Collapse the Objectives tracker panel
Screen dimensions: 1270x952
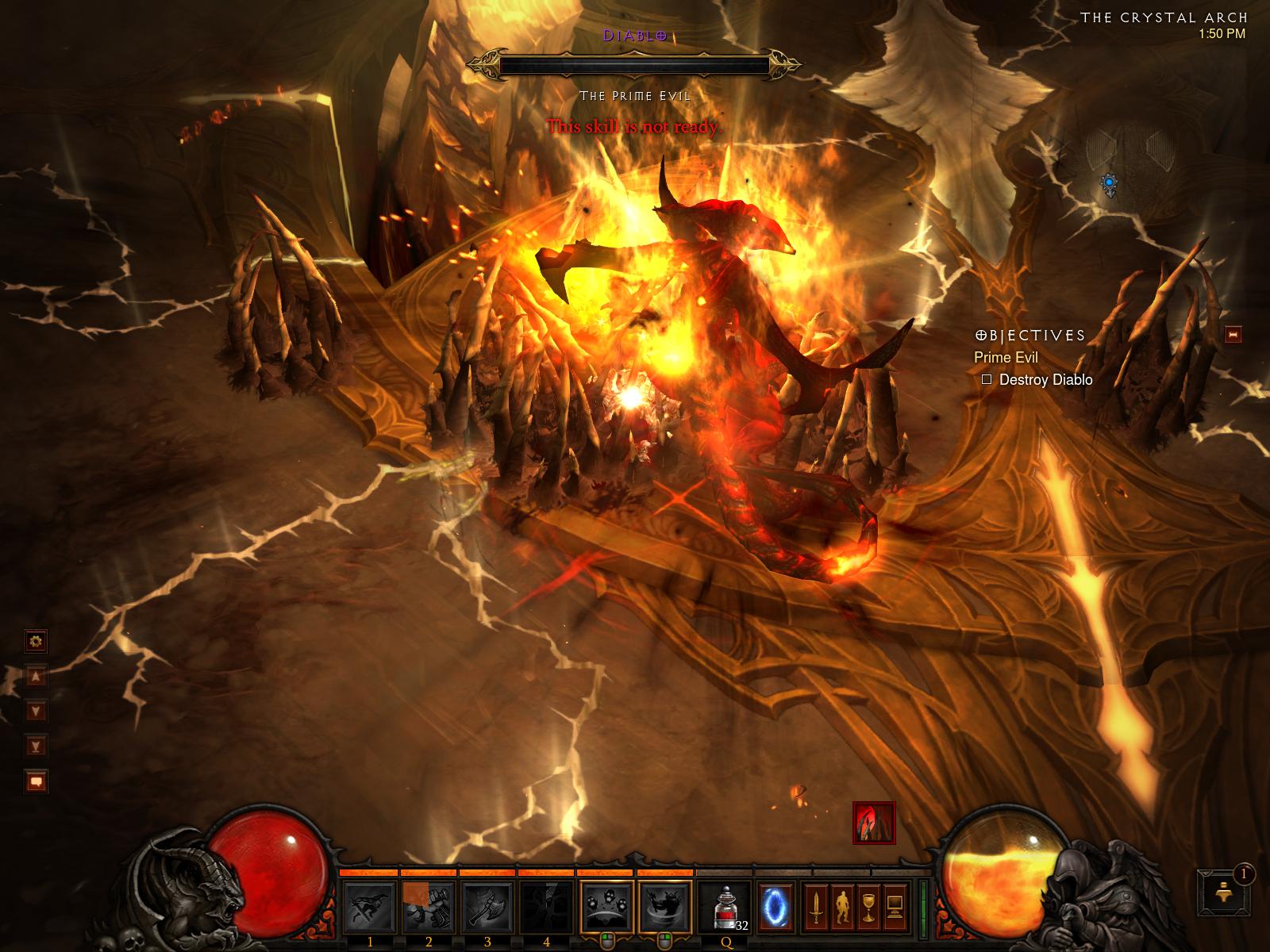(1233, 335)
